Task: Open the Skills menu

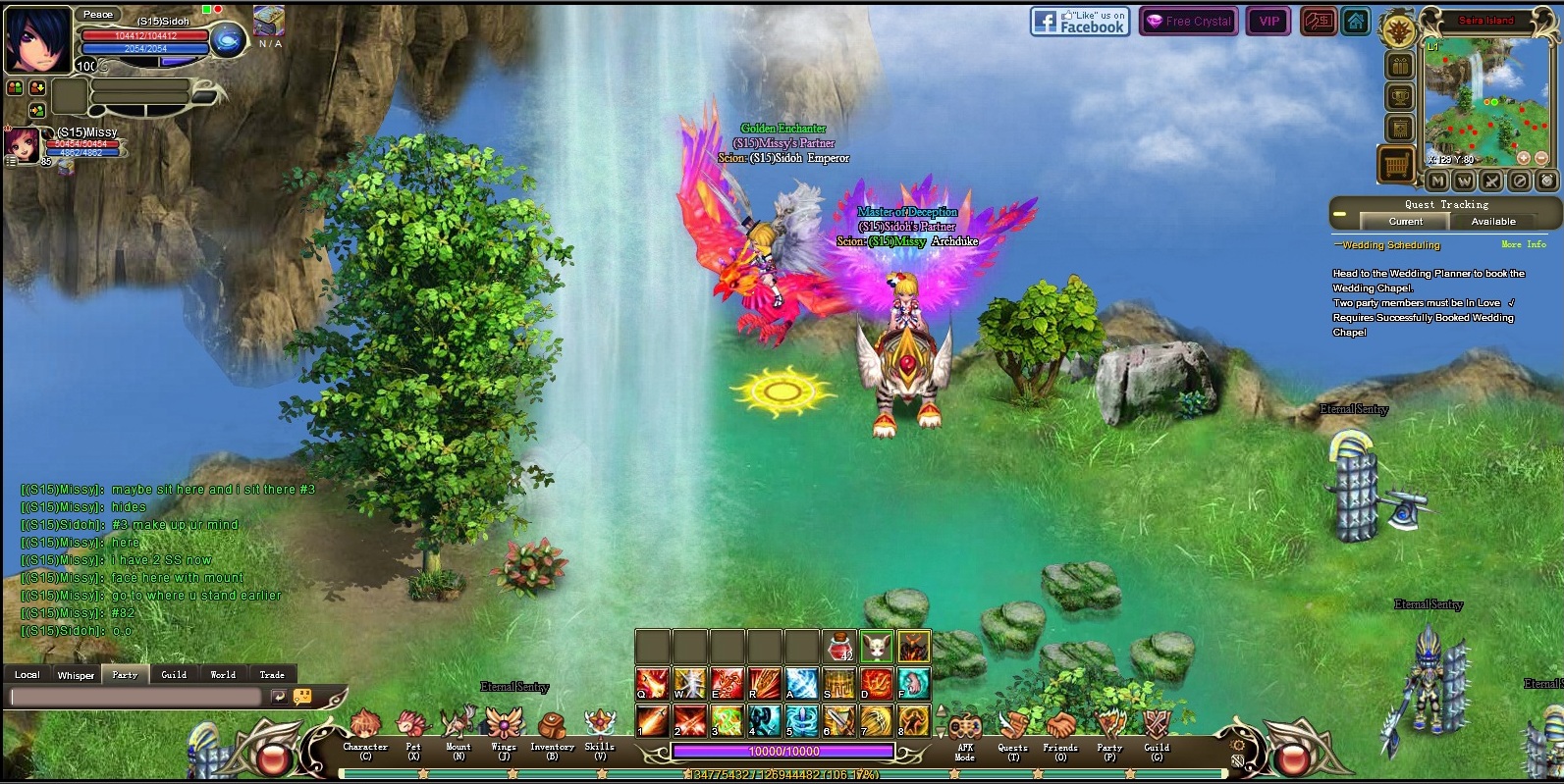Action: 599,732
